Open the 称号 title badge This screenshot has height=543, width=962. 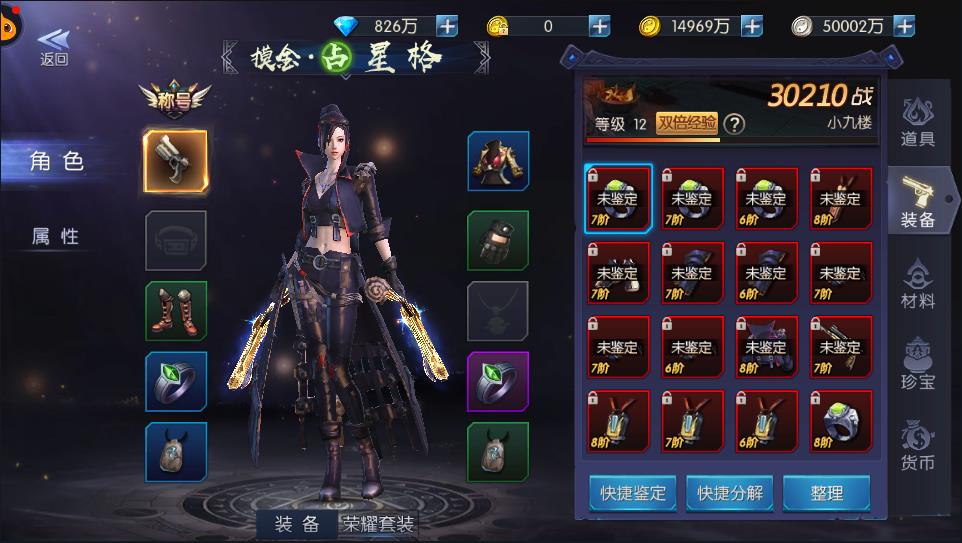(x=179, y=99)
